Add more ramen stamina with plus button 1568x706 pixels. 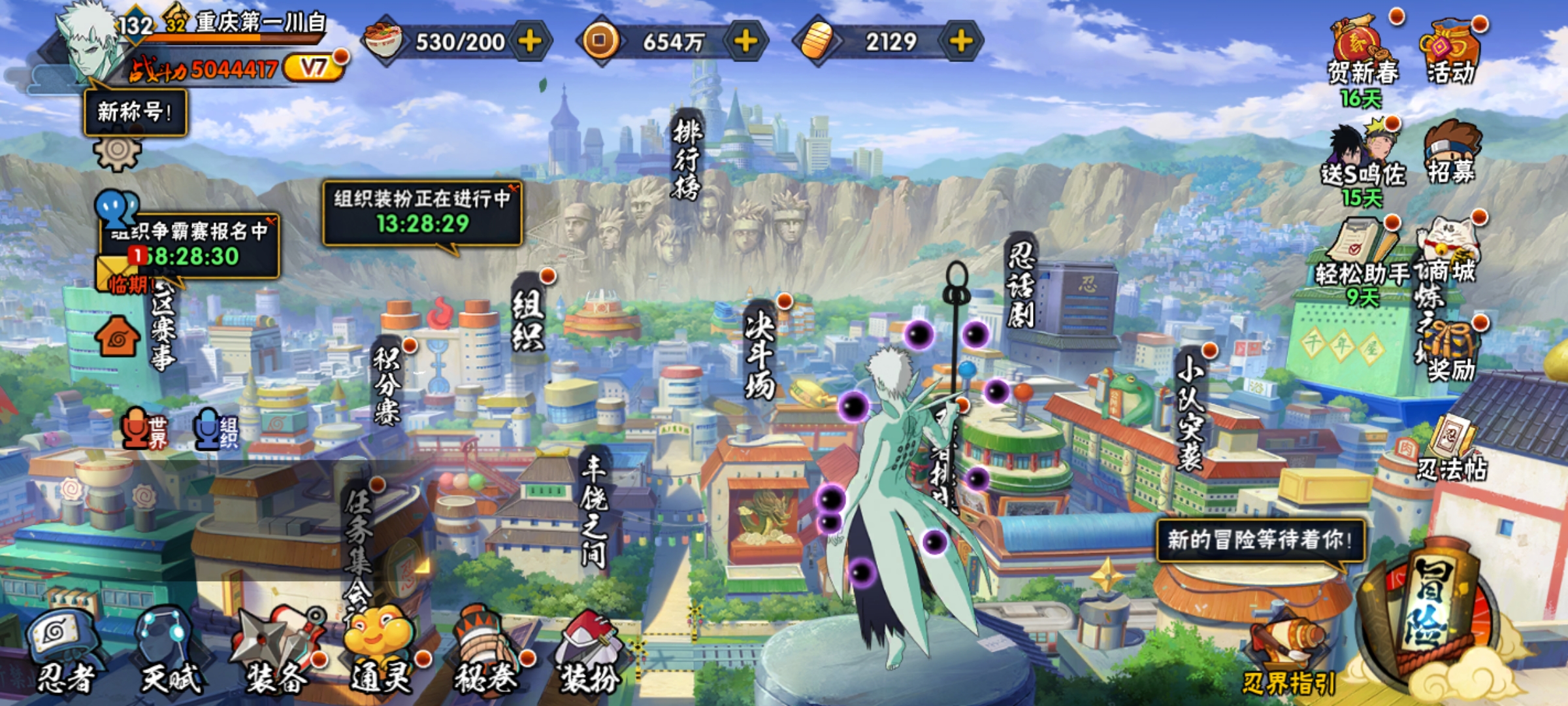(529, 41)
